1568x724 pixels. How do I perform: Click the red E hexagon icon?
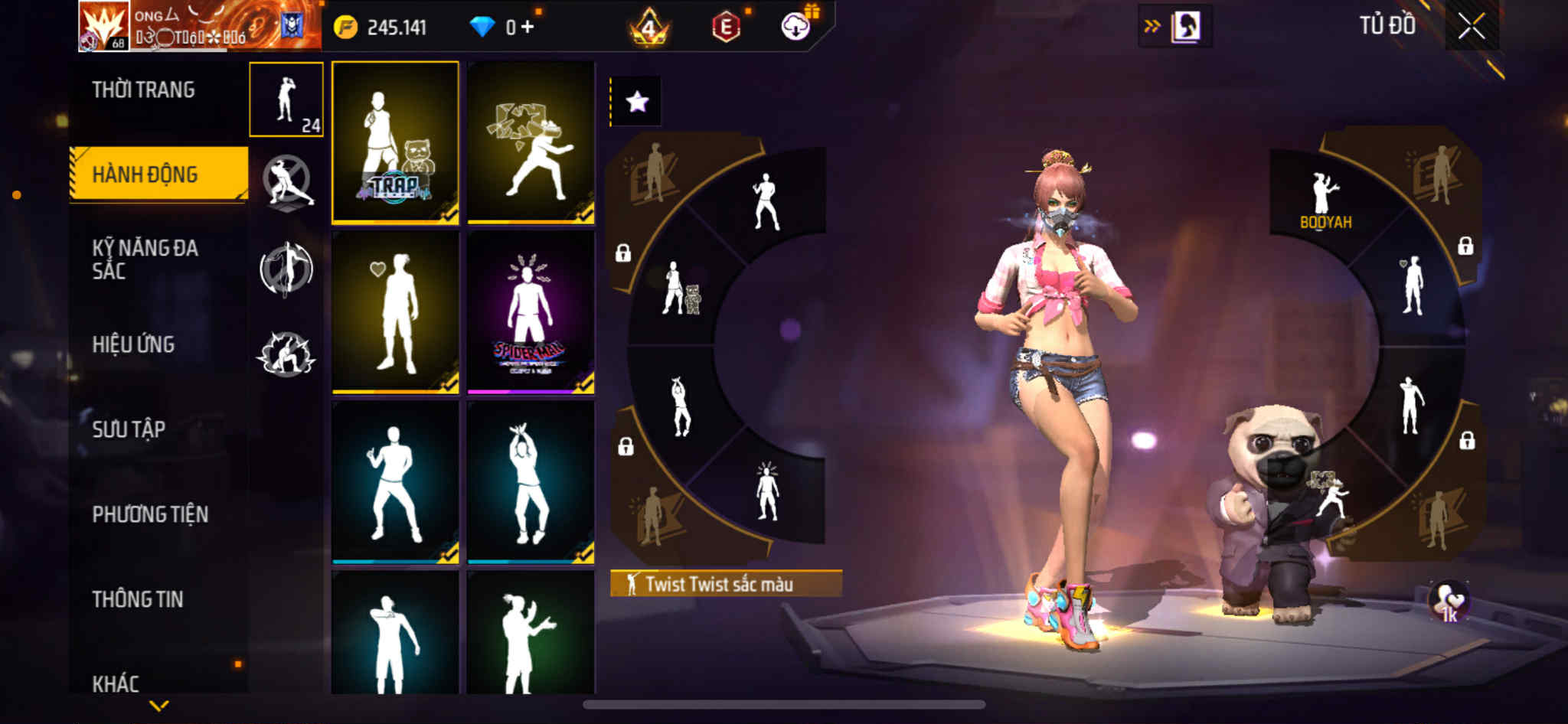pyautogui.click(x=726, y=28)
